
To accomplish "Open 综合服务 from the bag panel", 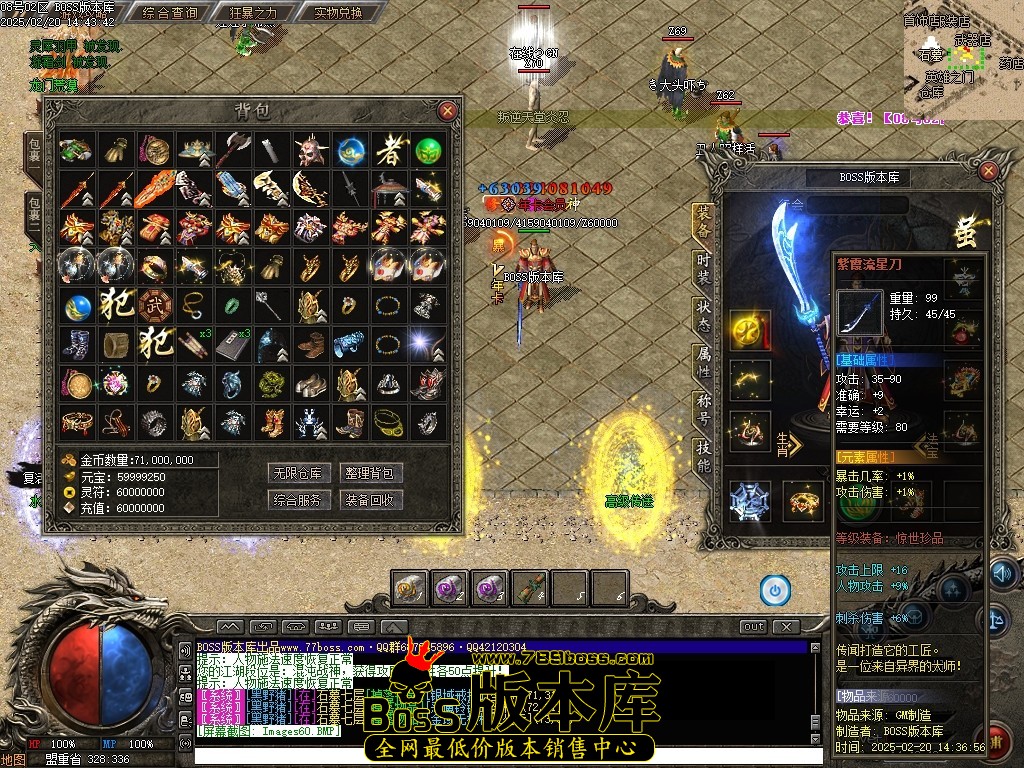I will pyautogui.click(x=298, y=500).
